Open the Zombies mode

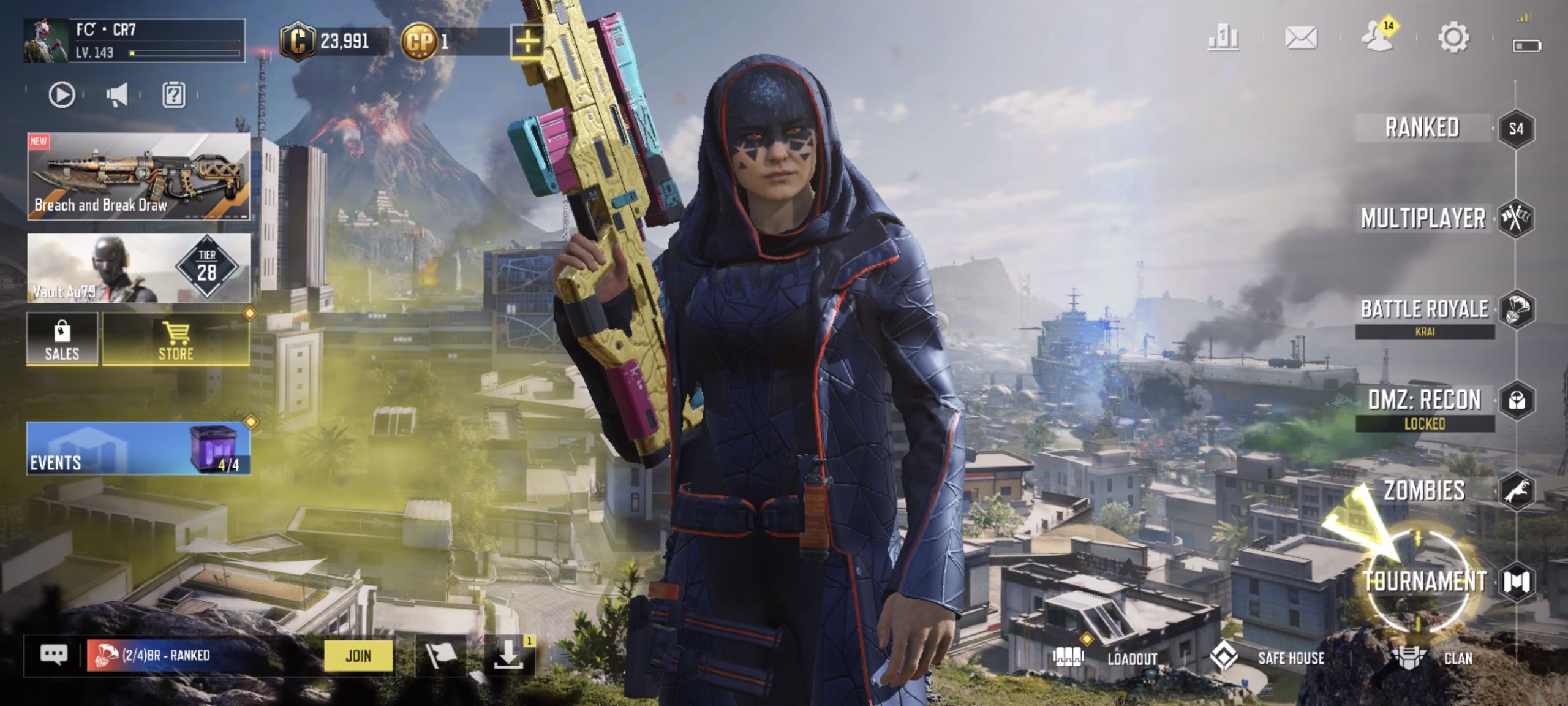pyautogui.click(x=1425, y=491)
